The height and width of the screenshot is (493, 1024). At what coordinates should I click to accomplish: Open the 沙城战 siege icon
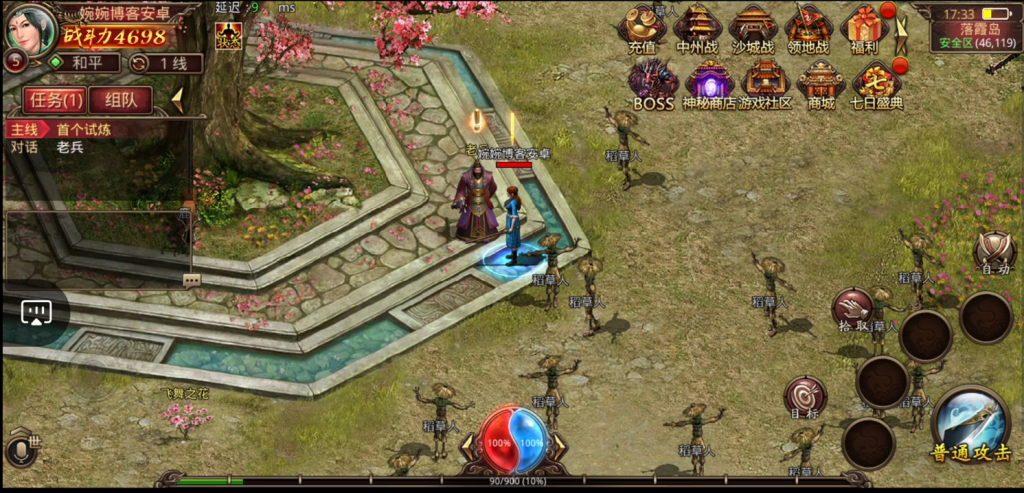pos(753,29)
